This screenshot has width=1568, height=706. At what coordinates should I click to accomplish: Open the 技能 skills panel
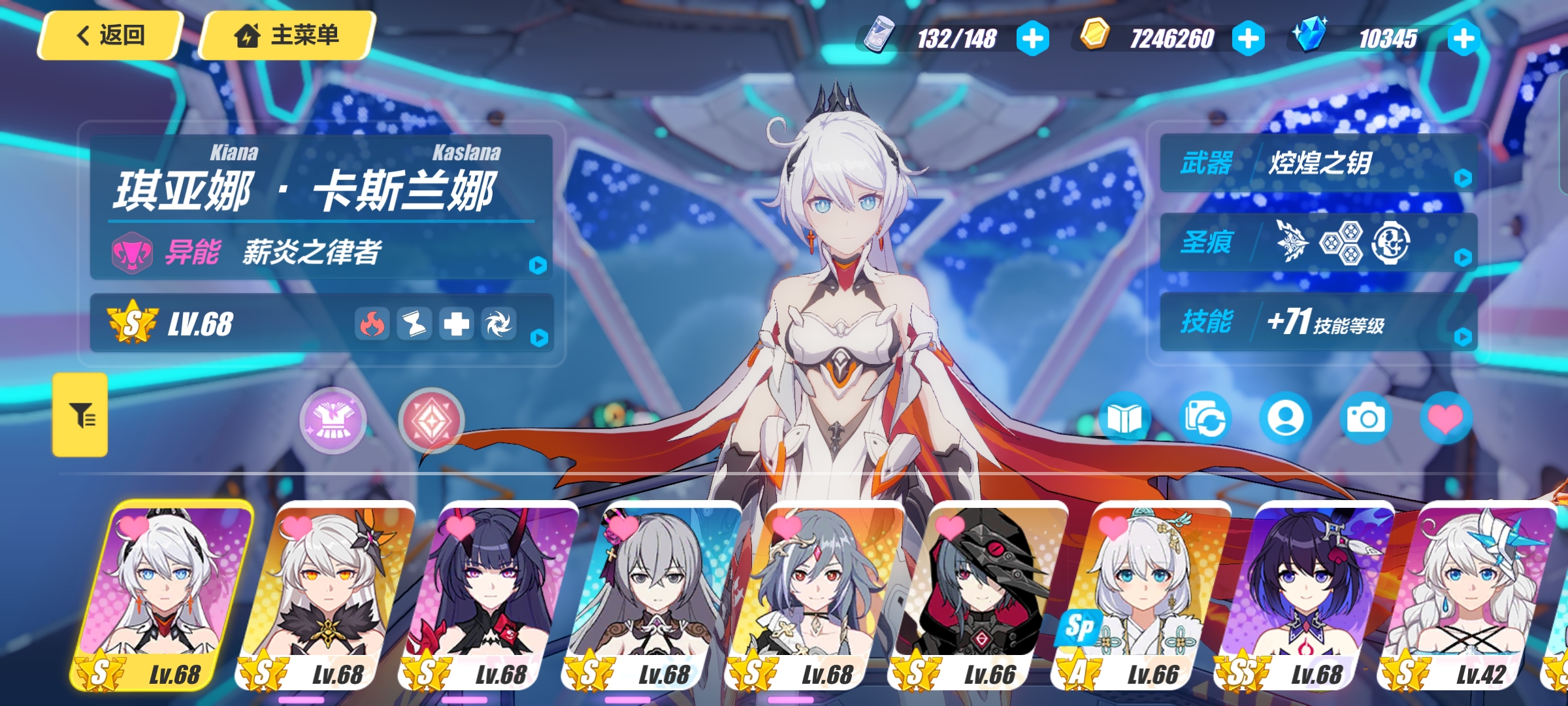1318,322
